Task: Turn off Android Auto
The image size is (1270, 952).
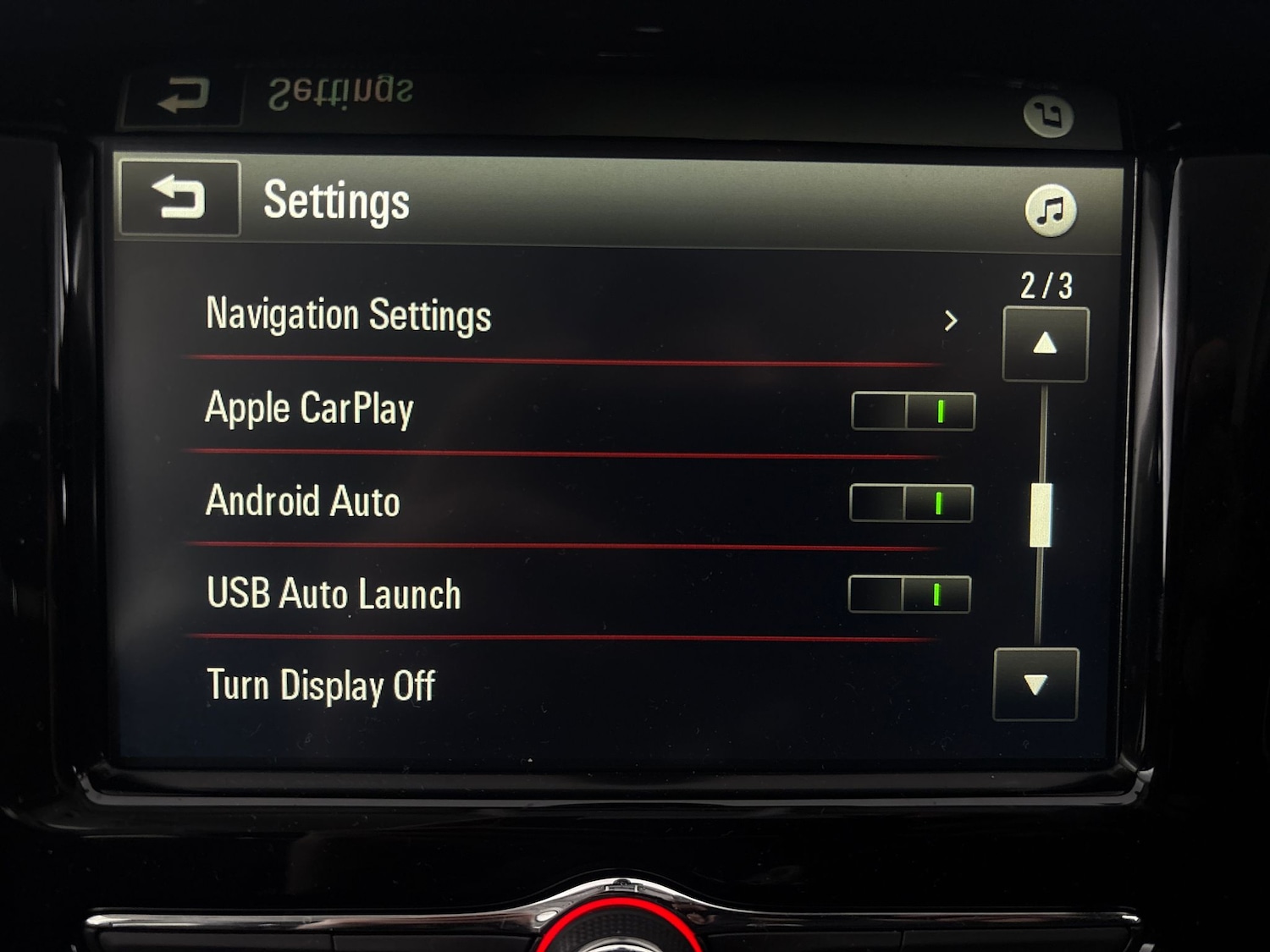Action: (910, 503)
